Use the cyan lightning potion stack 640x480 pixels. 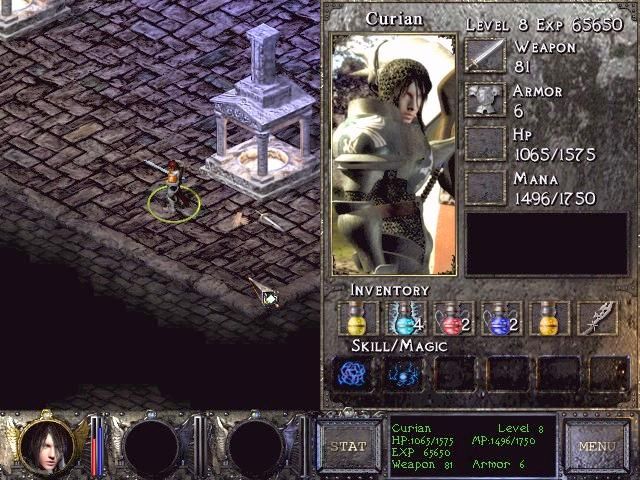click(x=406, y=319)
